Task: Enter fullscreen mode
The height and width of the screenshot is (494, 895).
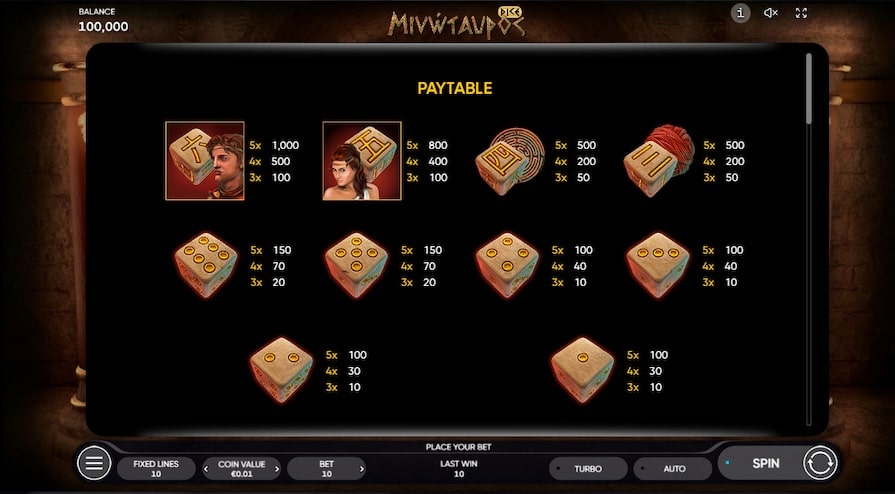Action: tap(801, 13)
